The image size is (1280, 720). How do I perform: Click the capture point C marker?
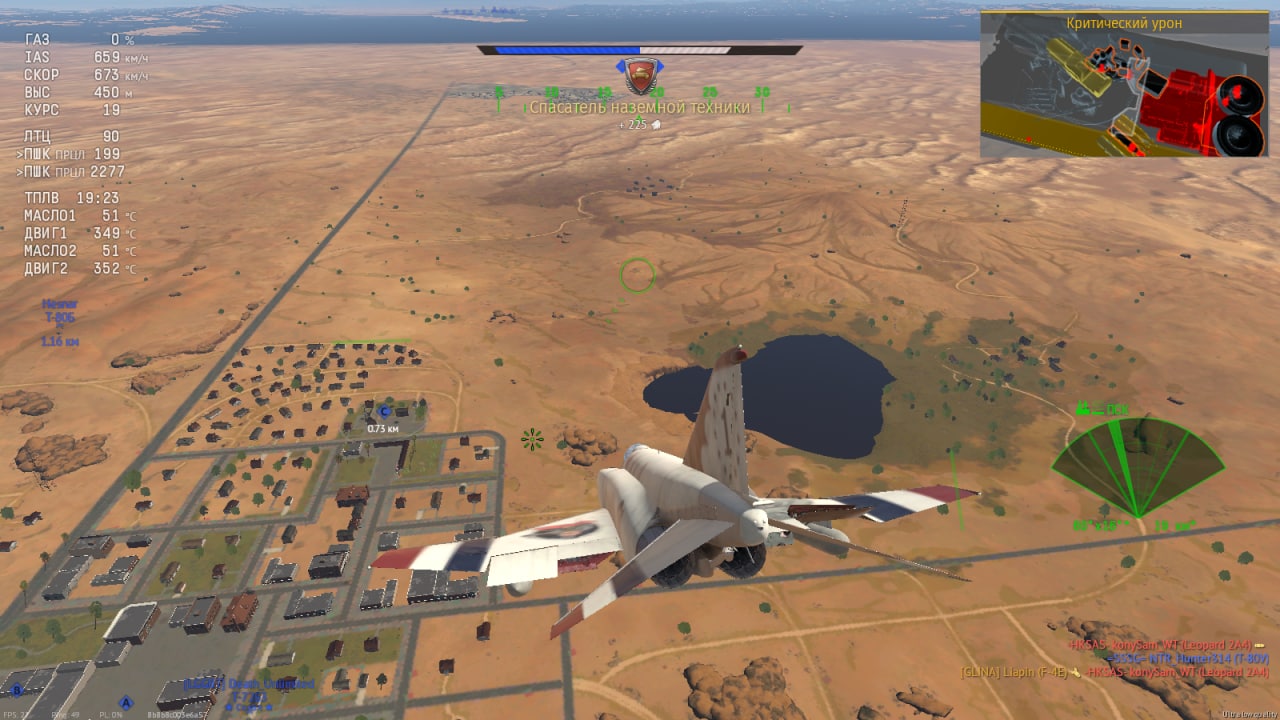tap(384, 411)
